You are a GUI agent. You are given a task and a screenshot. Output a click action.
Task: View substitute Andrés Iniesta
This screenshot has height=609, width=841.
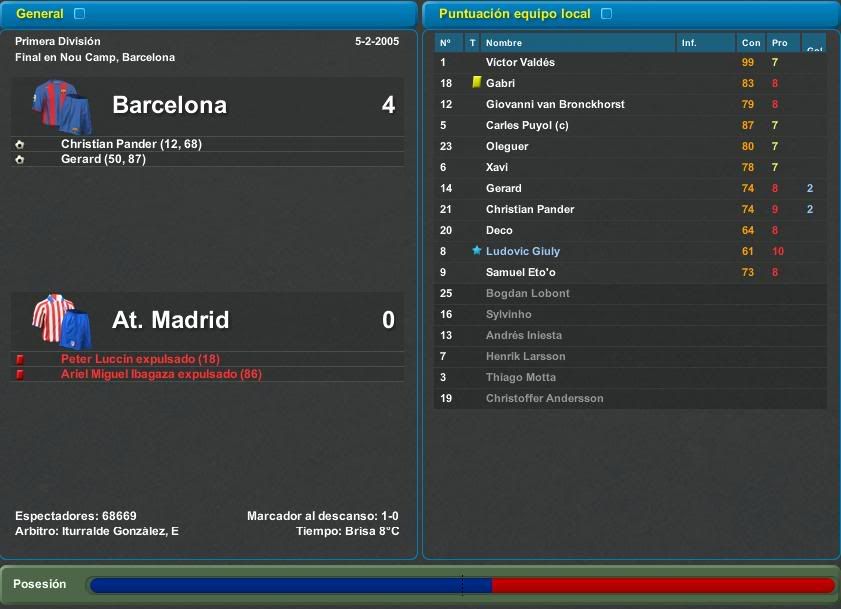click(x=524, y=336)
